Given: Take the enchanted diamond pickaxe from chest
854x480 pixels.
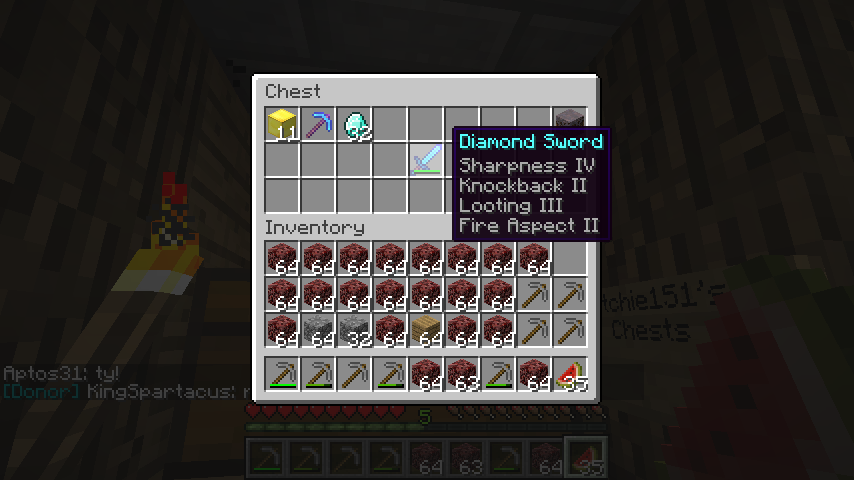Looking at the screenshot, I should pyautogui.click(x=318, y=124).
